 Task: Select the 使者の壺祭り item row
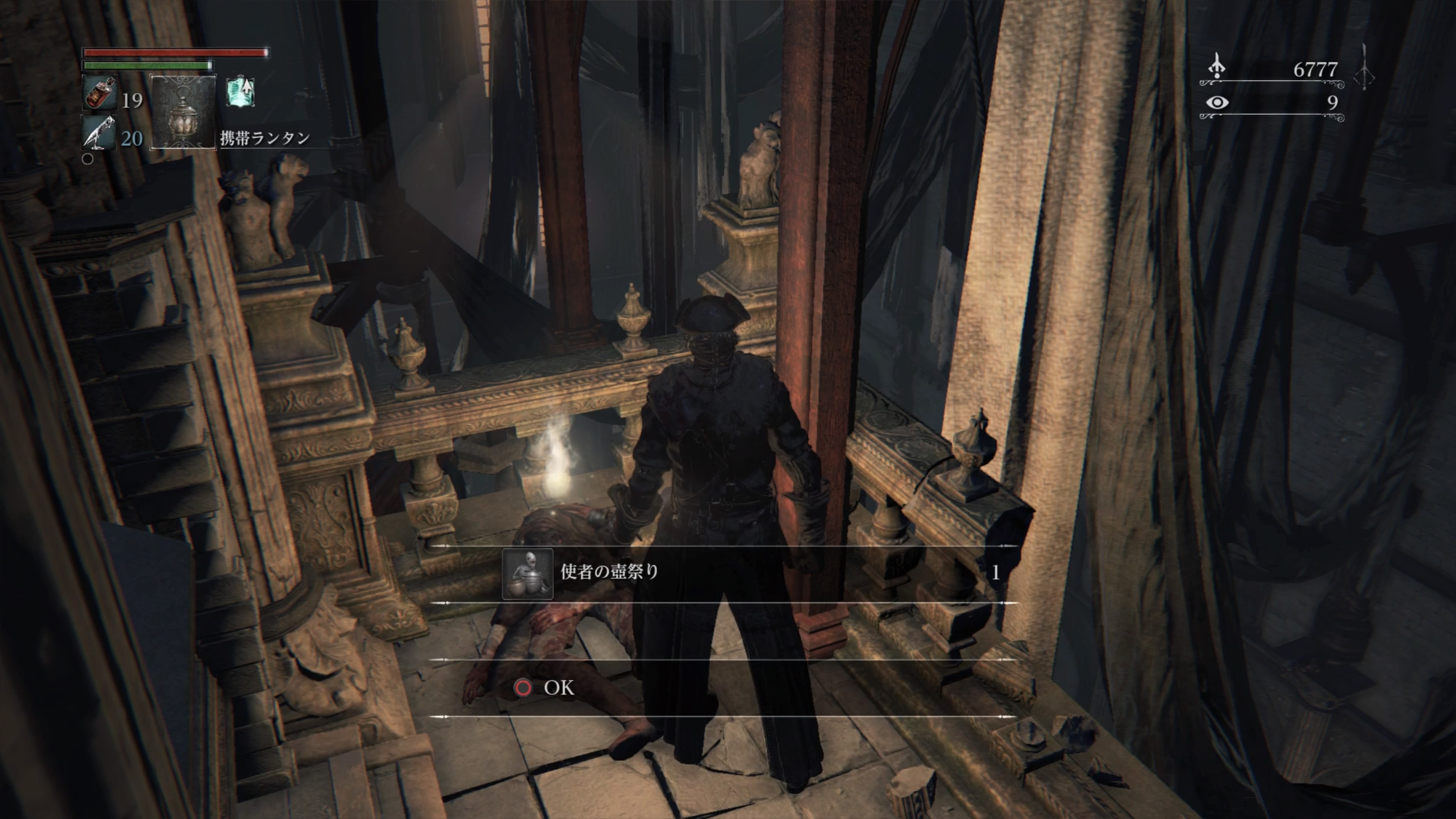[x=723, y=573]
